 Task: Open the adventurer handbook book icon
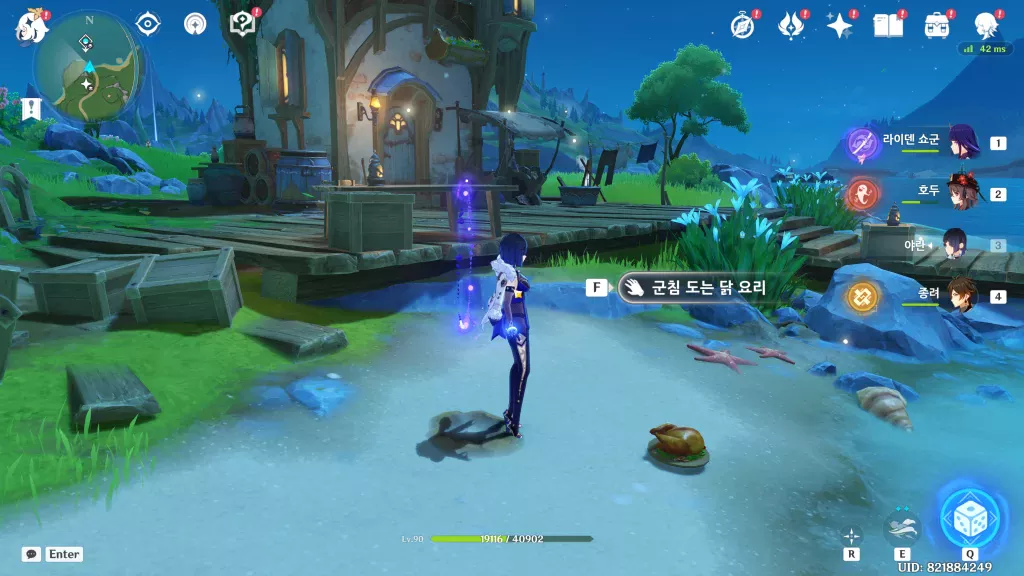[887, 25]
